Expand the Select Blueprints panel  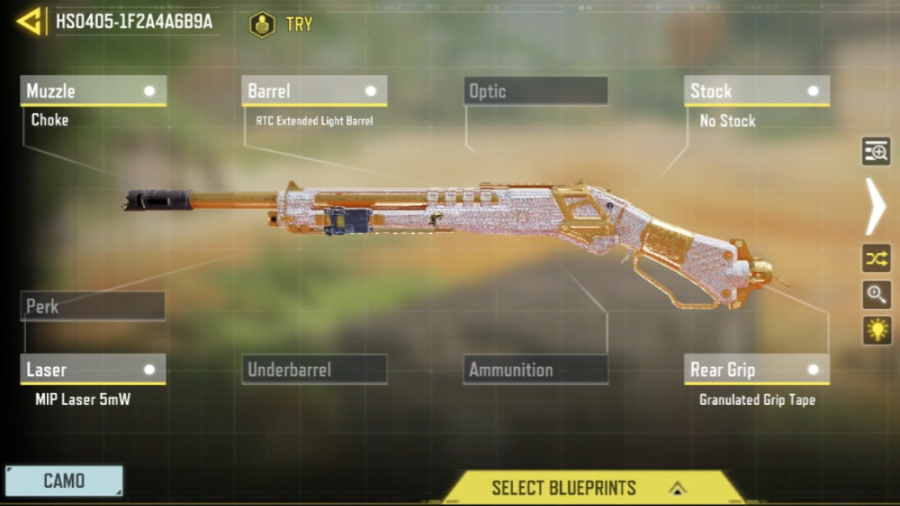(x=592, y=488)
